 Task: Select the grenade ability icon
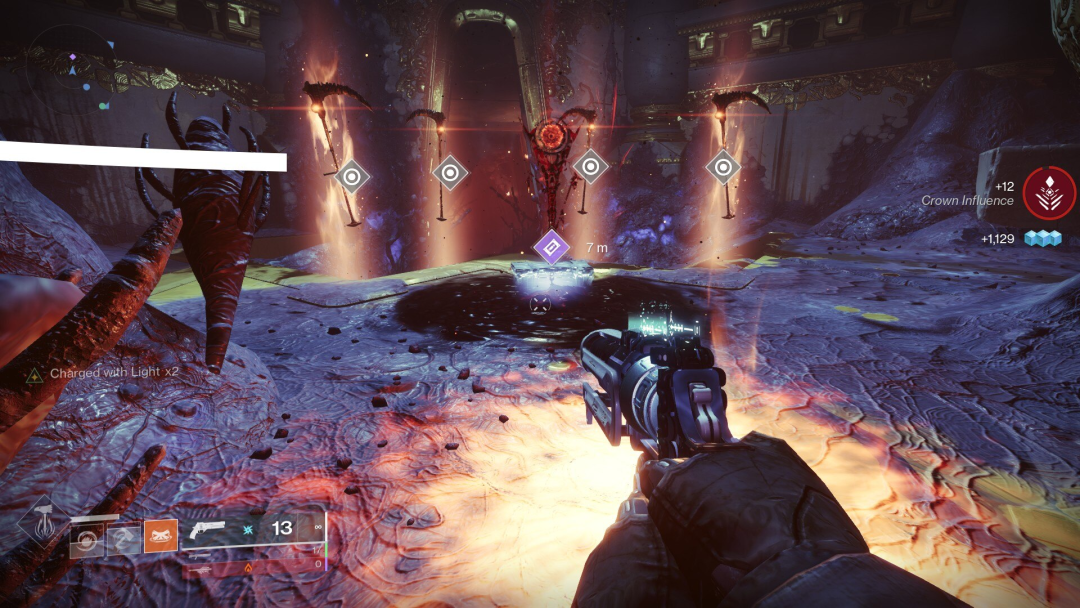86,538
